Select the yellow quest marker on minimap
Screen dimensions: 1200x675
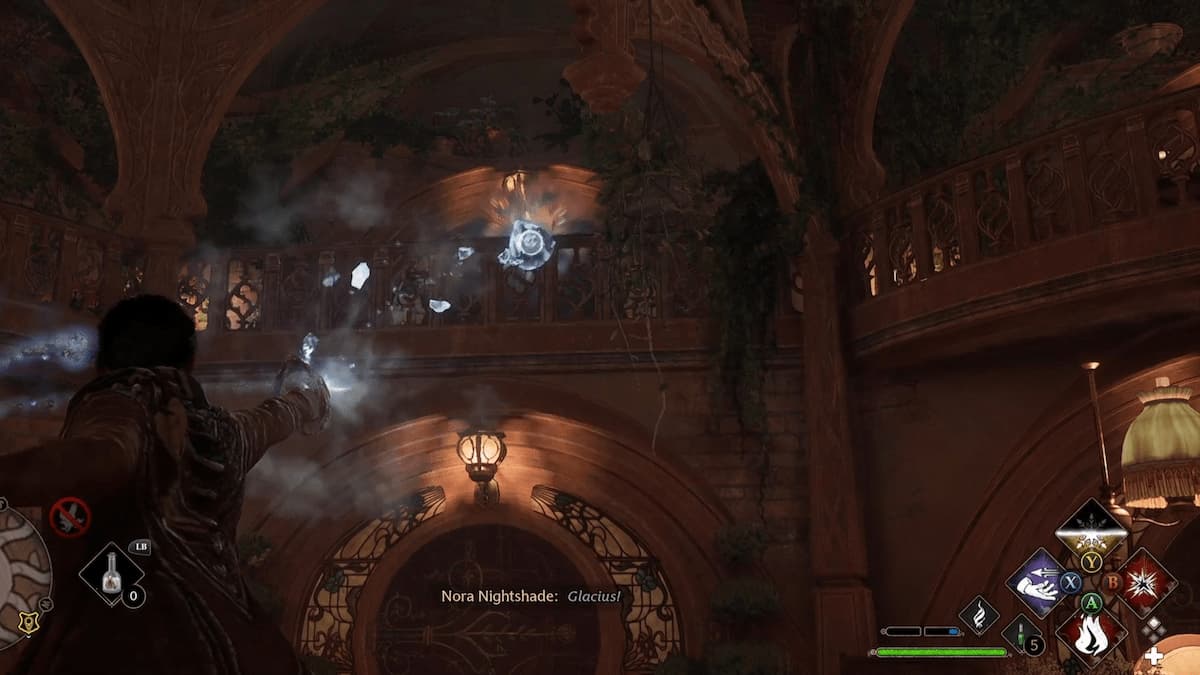point(29,625)
